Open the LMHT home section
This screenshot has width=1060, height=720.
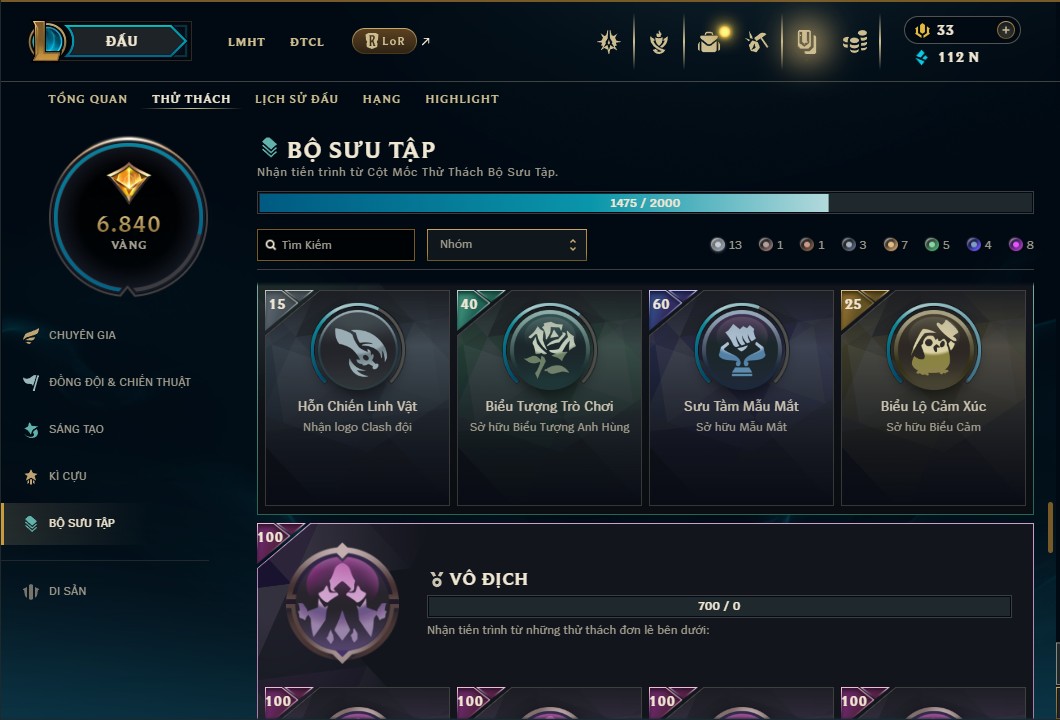point(246,42)
